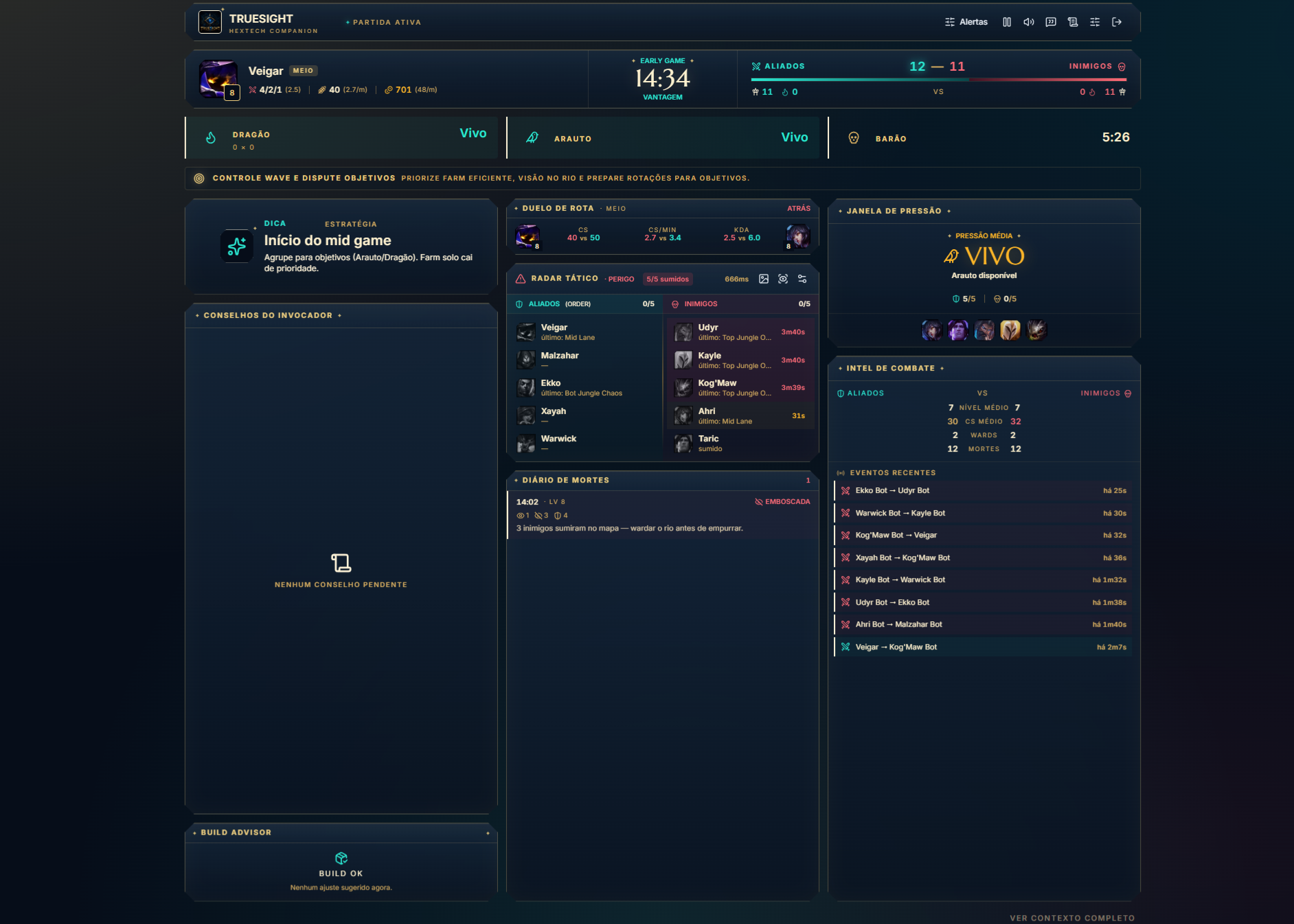
Task: Pause the companion with the pause icon
Action: [x=1007, y=22]
